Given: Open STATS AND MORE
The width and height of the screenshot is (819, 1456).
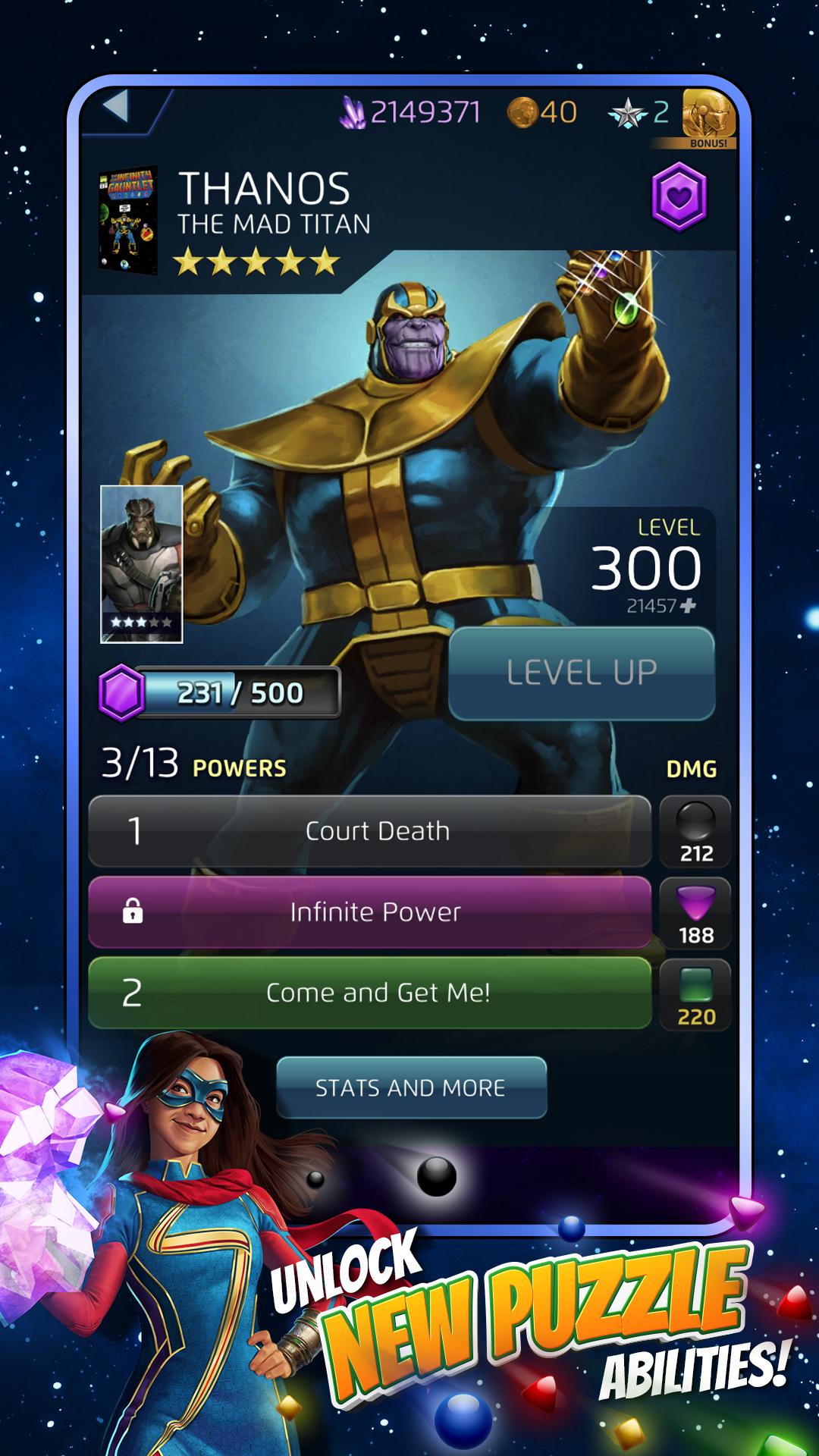Looking at the screenshot, I should 411,1087.
